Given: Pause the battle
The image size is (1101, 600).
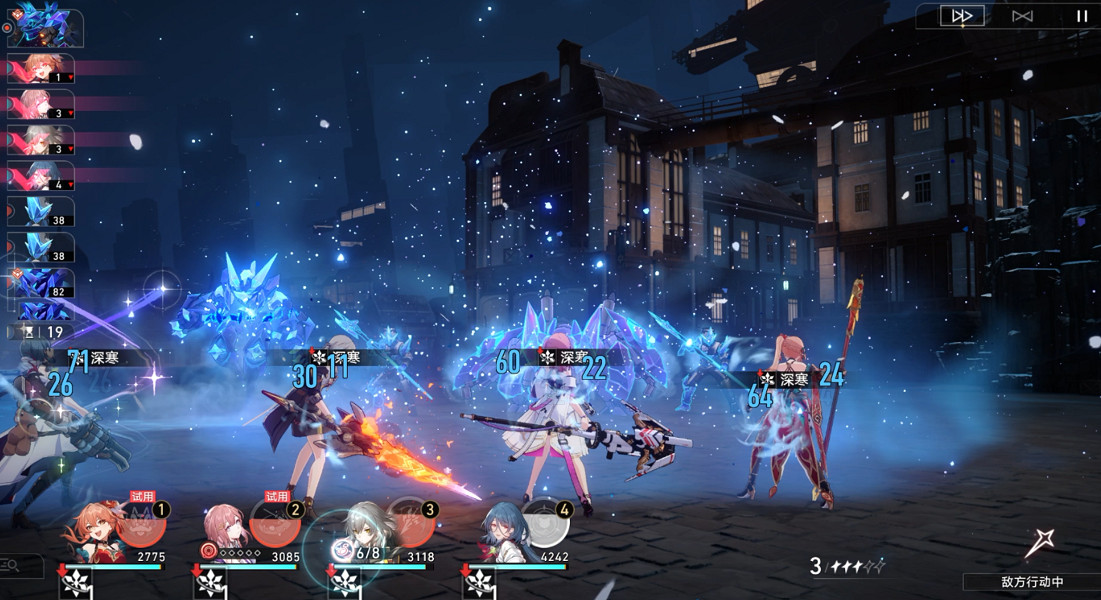Looking at the screenshot, I should (1081, 16).
